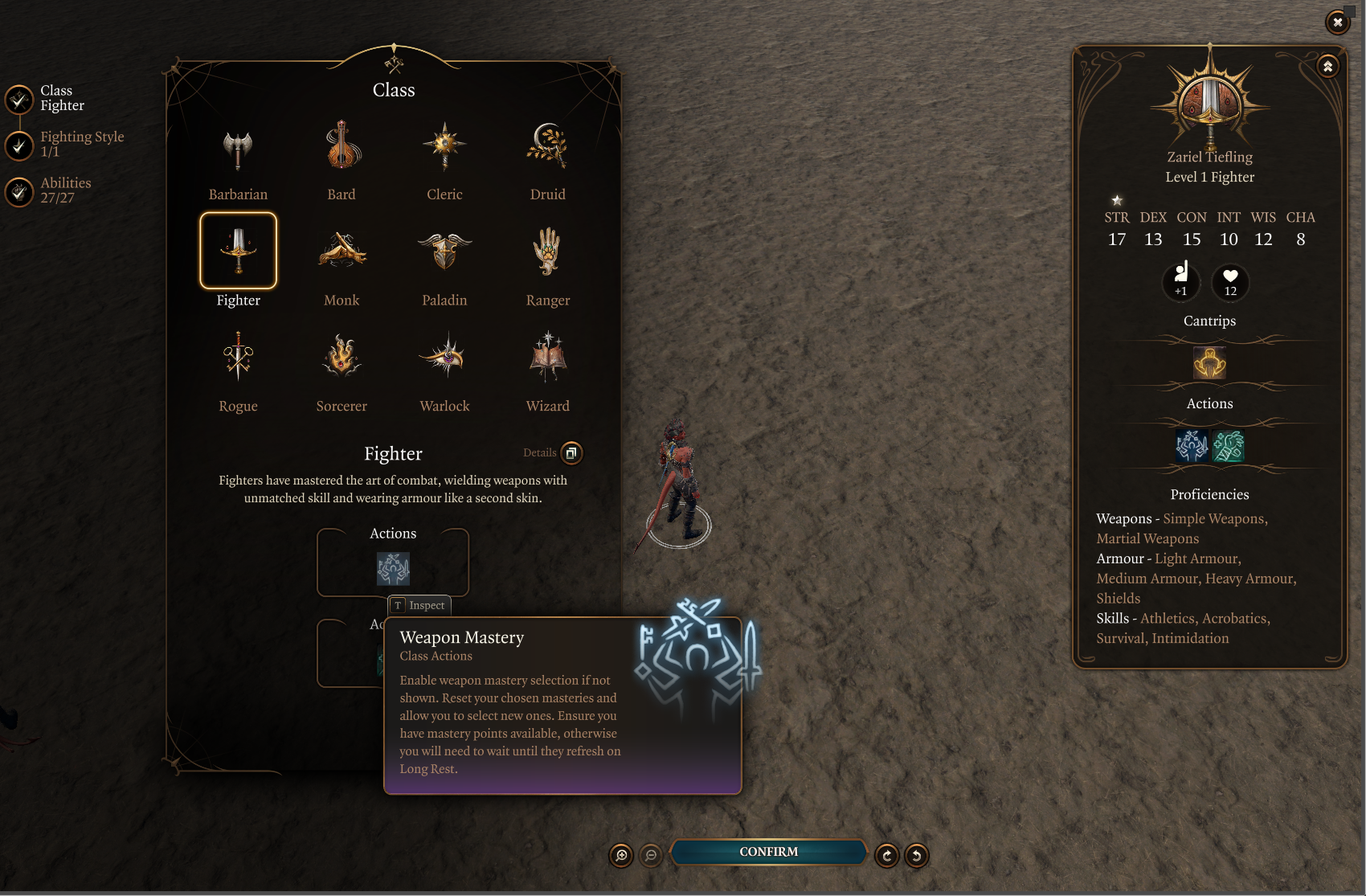Screen dimensions: 1366x896
Task: Click the CONFIRM button
Action: pyautogui.click(x=769, y=852)
